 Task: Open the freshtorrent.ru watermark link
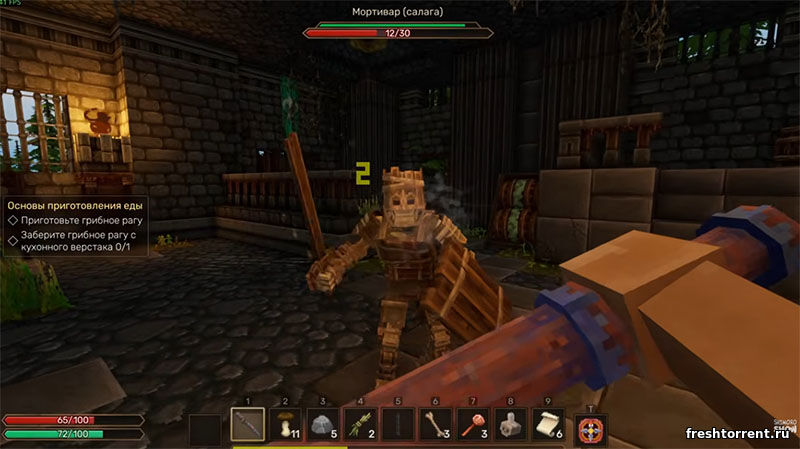pos(739,433)
